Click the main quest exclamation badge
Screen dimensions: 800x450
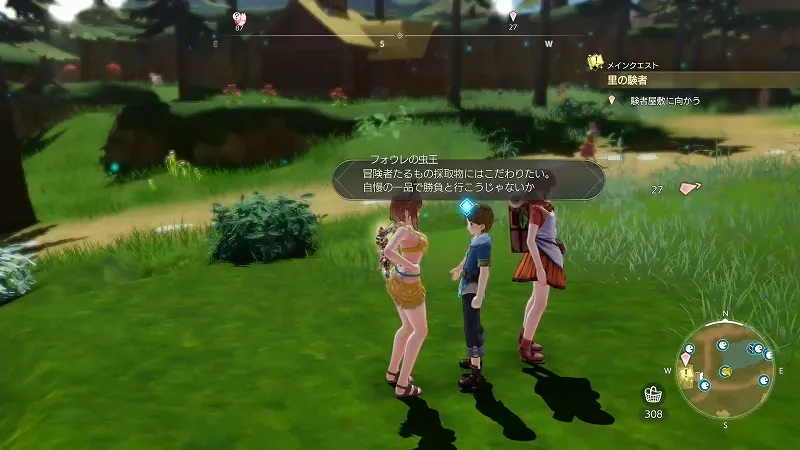click(594, 62)
